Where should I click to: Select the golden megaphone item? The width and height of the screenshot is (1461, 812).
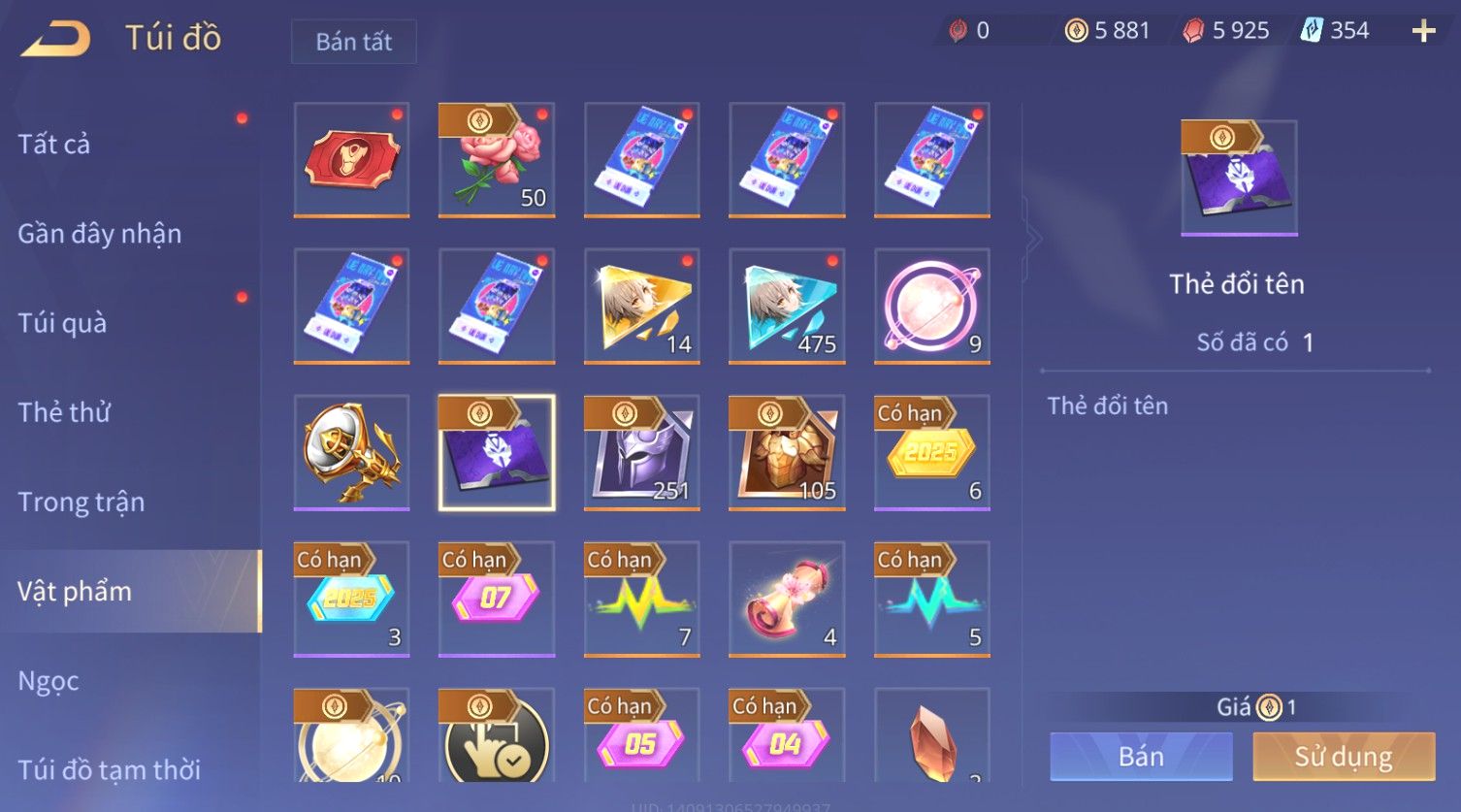pos(351,452)
